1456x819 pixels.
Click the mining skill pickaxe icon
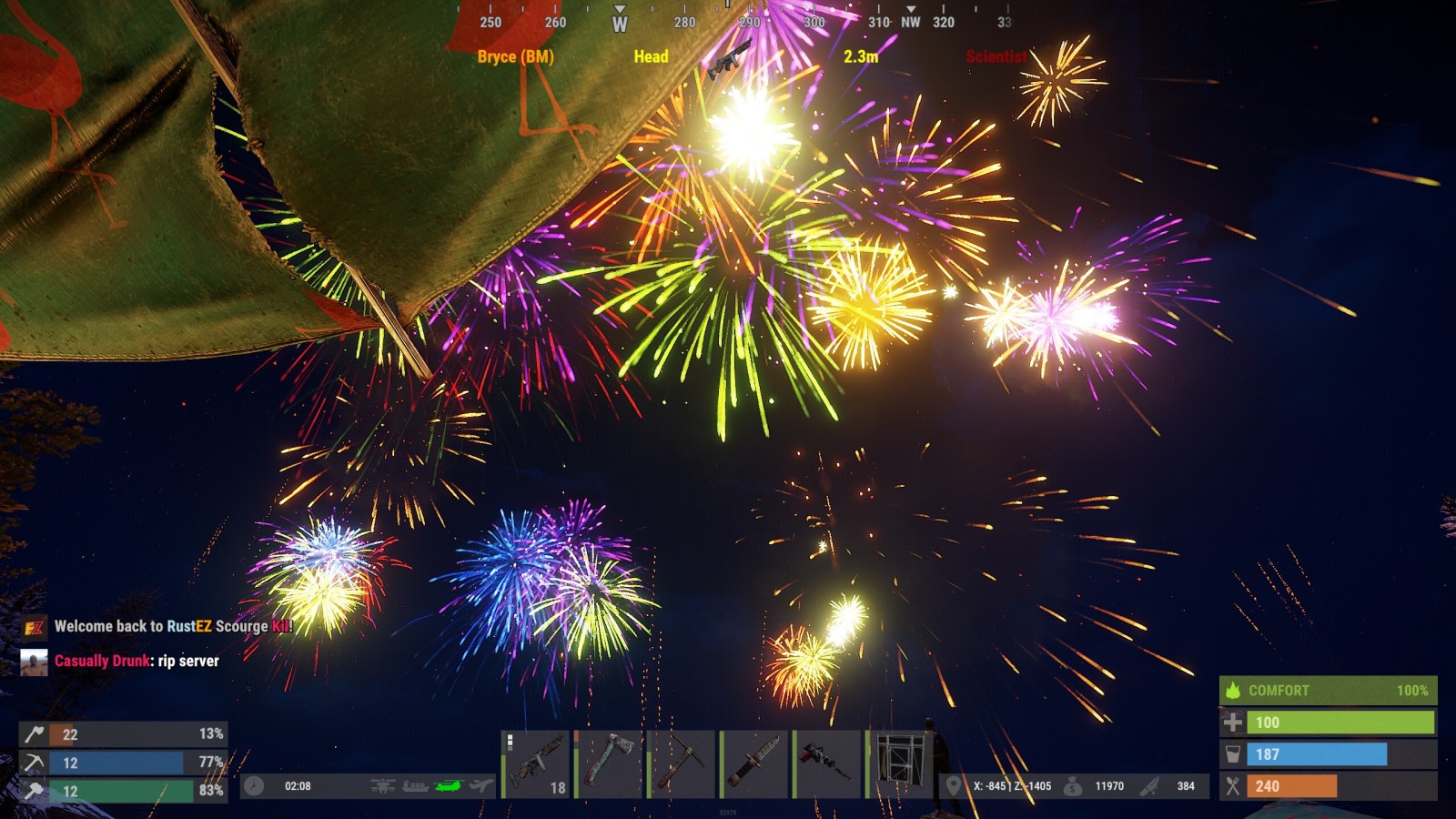point(34,763)
